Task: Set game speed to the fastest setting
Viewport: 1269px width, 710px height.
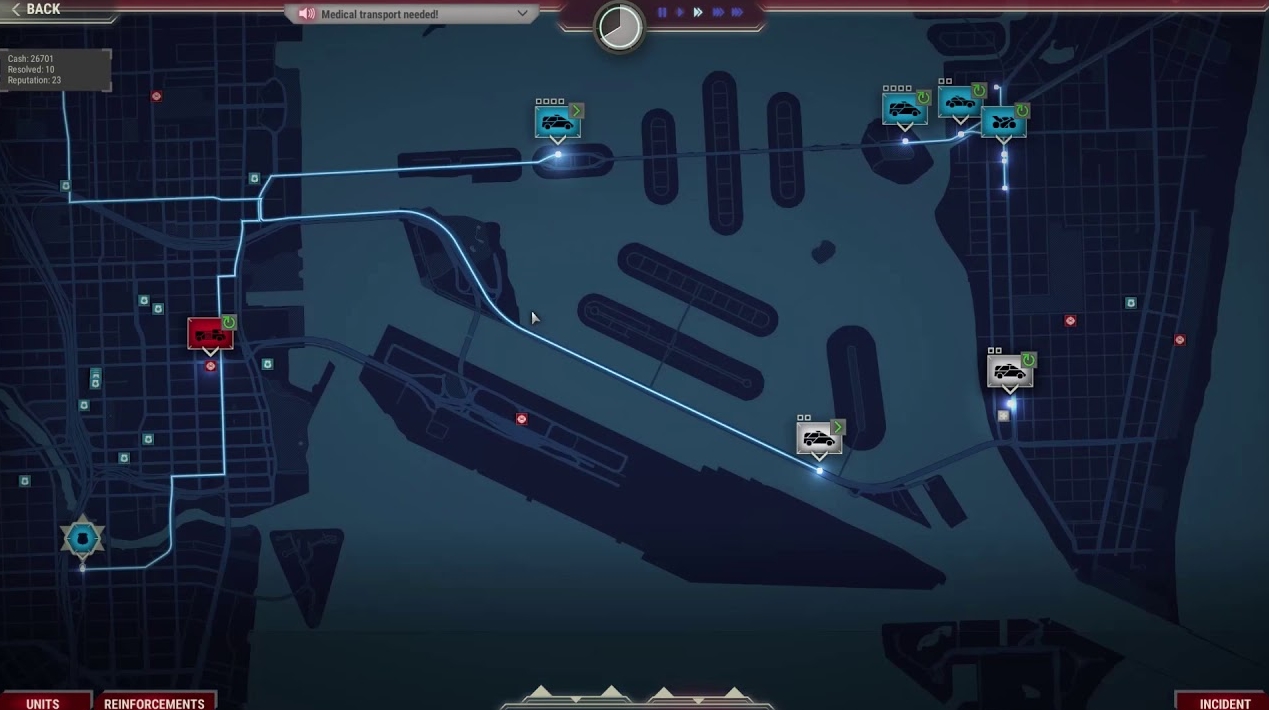Action: [737, 13]
